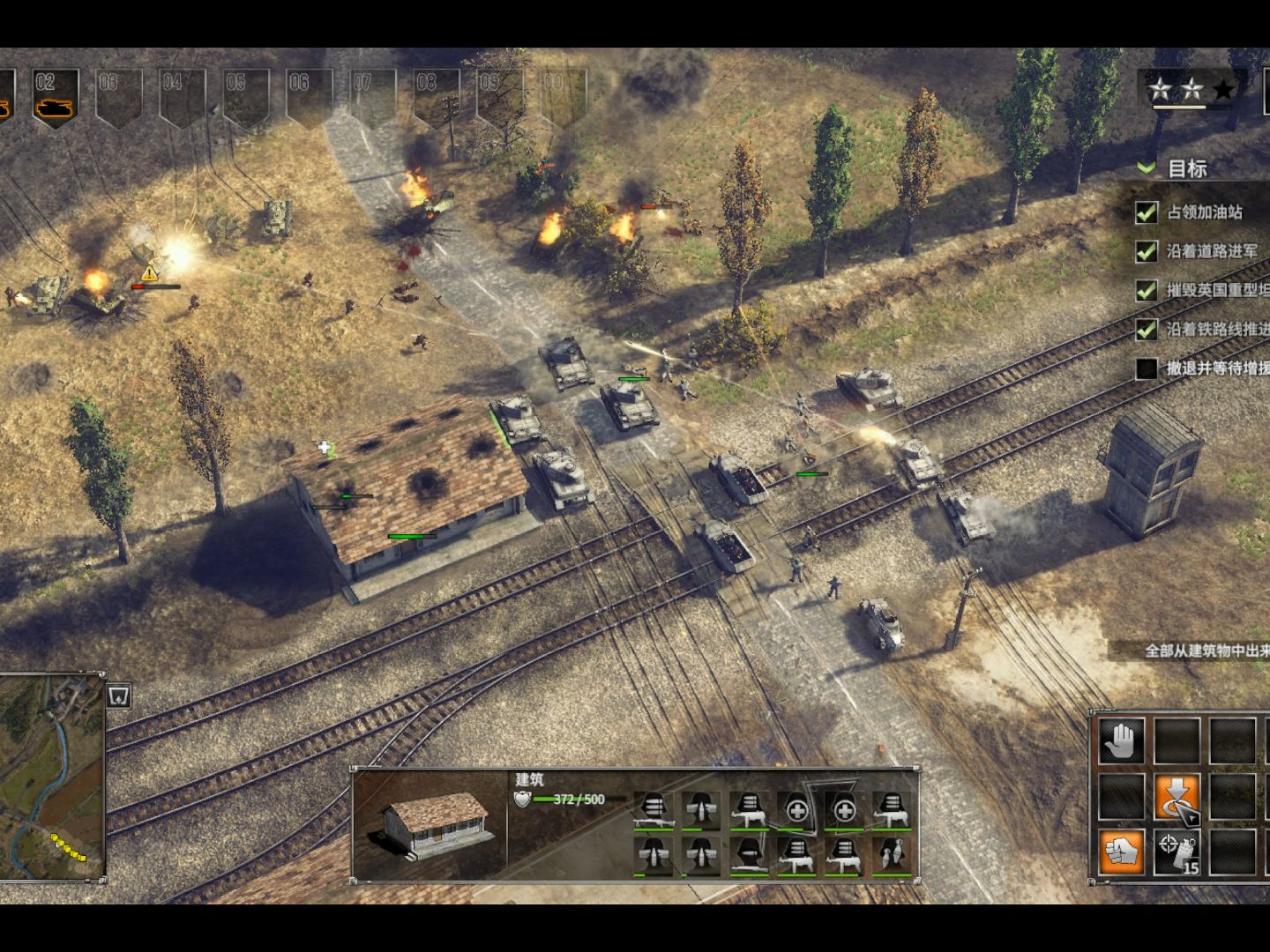
Task: Select empty control group 08 banner
Action: pyautogui.click(x=436, y=97)
